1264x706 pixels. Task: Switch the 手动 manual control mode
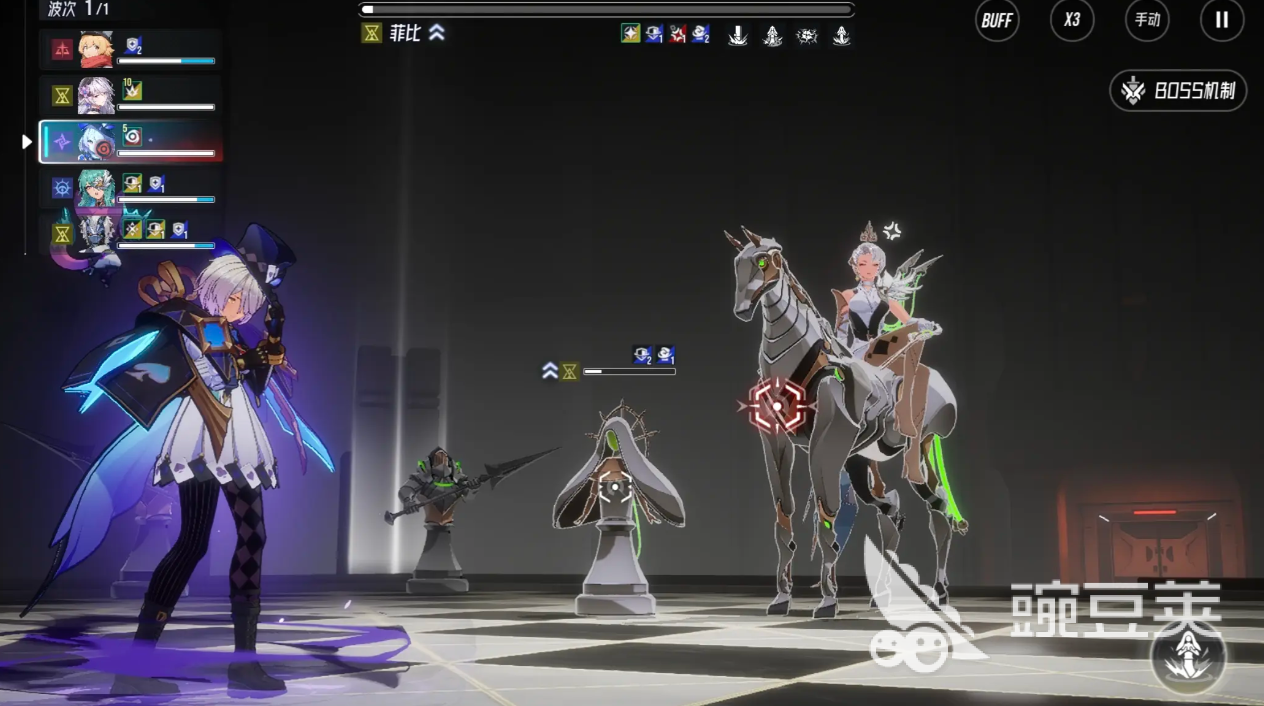coord(1147,20)
